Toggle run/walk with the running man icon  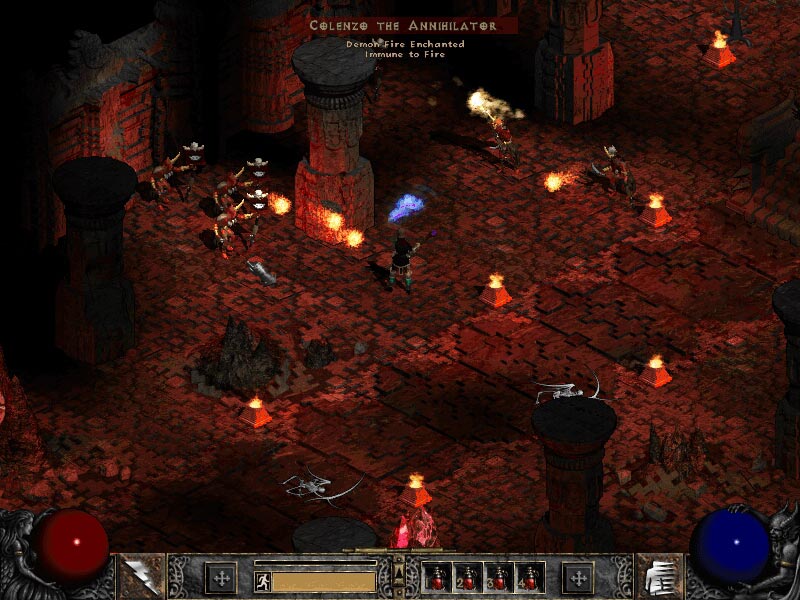pos(262,581)
